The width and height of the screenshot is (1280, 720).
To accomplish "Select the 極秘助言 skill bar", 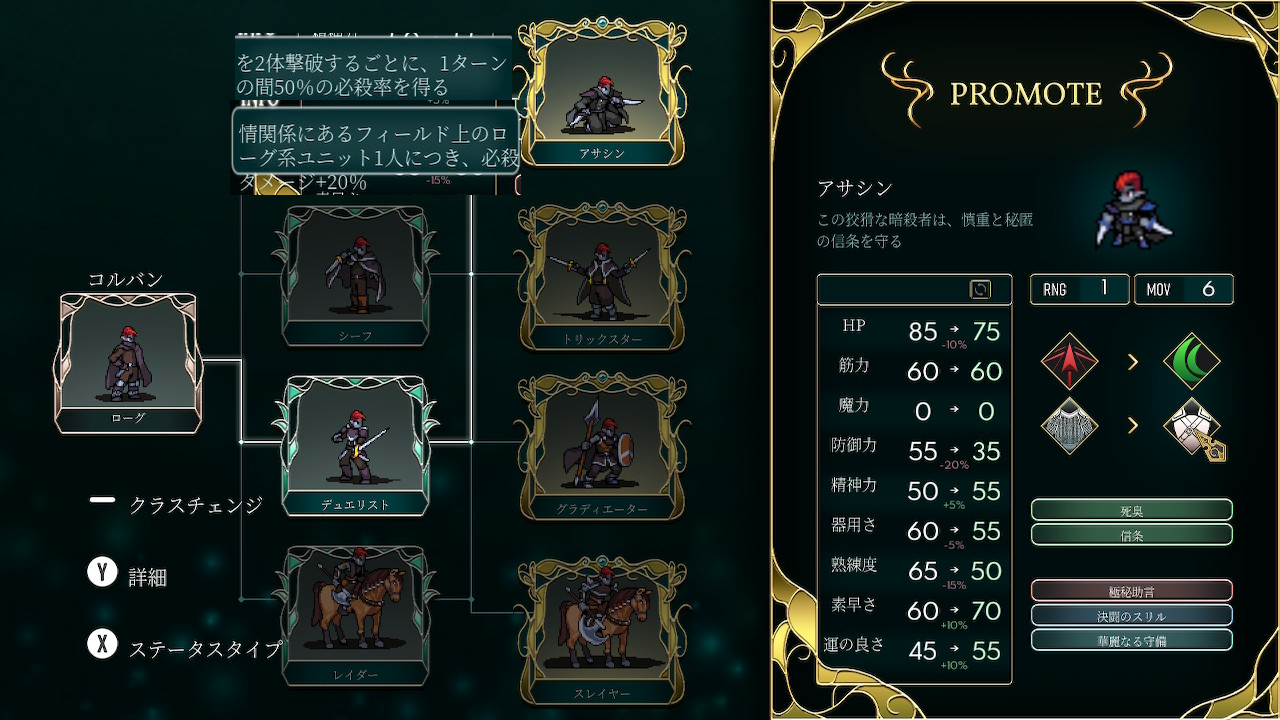I will (1131, 591).
